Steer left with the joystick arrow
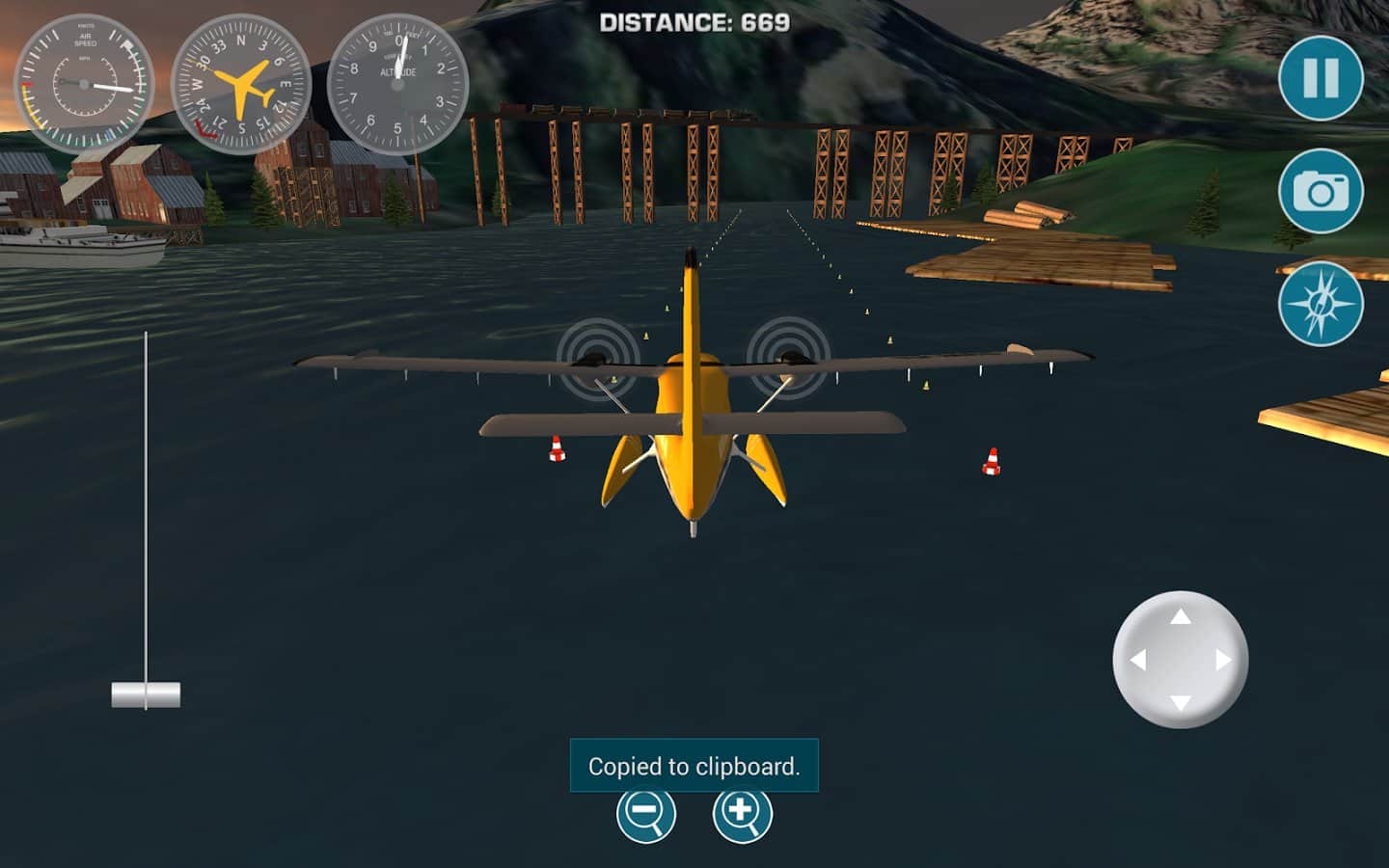The width and height of the screenshot is (1389, 868). coord(1138,660)
